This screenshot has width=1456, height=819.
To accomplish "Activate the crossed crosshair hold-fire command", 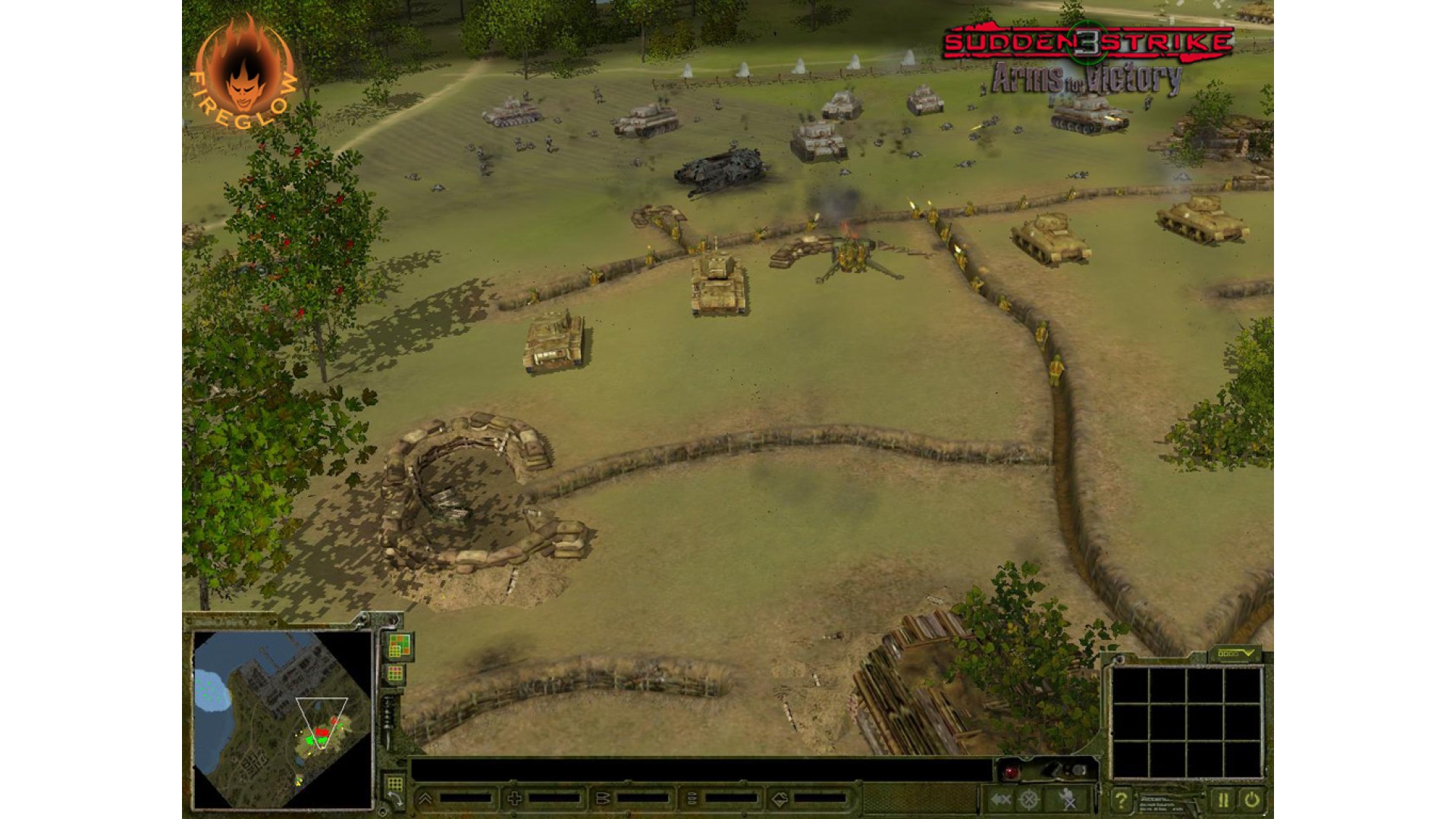I will (x=1029, y=799).
